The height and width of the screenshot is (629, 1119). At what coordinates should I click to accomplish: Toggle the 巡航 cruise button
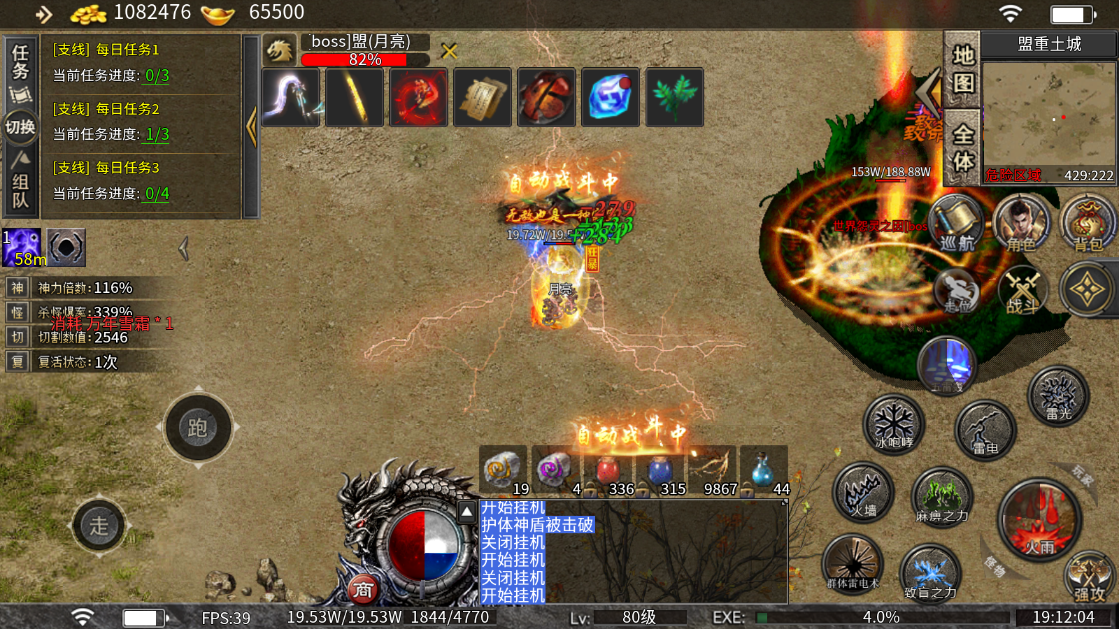tap(956, 222)
